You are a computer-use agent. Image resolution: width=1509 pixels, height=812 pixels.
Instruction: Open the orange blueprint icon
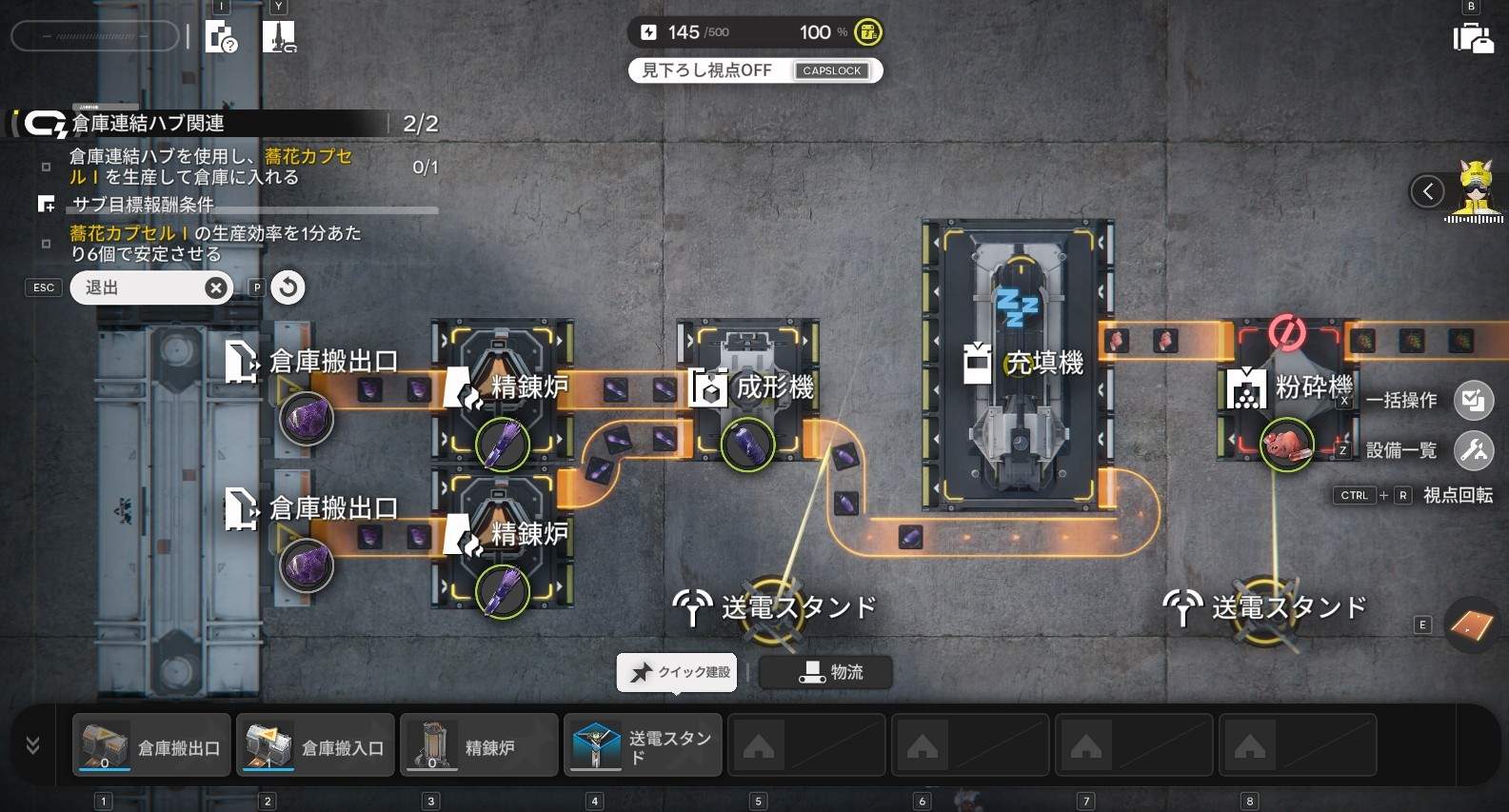1471,624
